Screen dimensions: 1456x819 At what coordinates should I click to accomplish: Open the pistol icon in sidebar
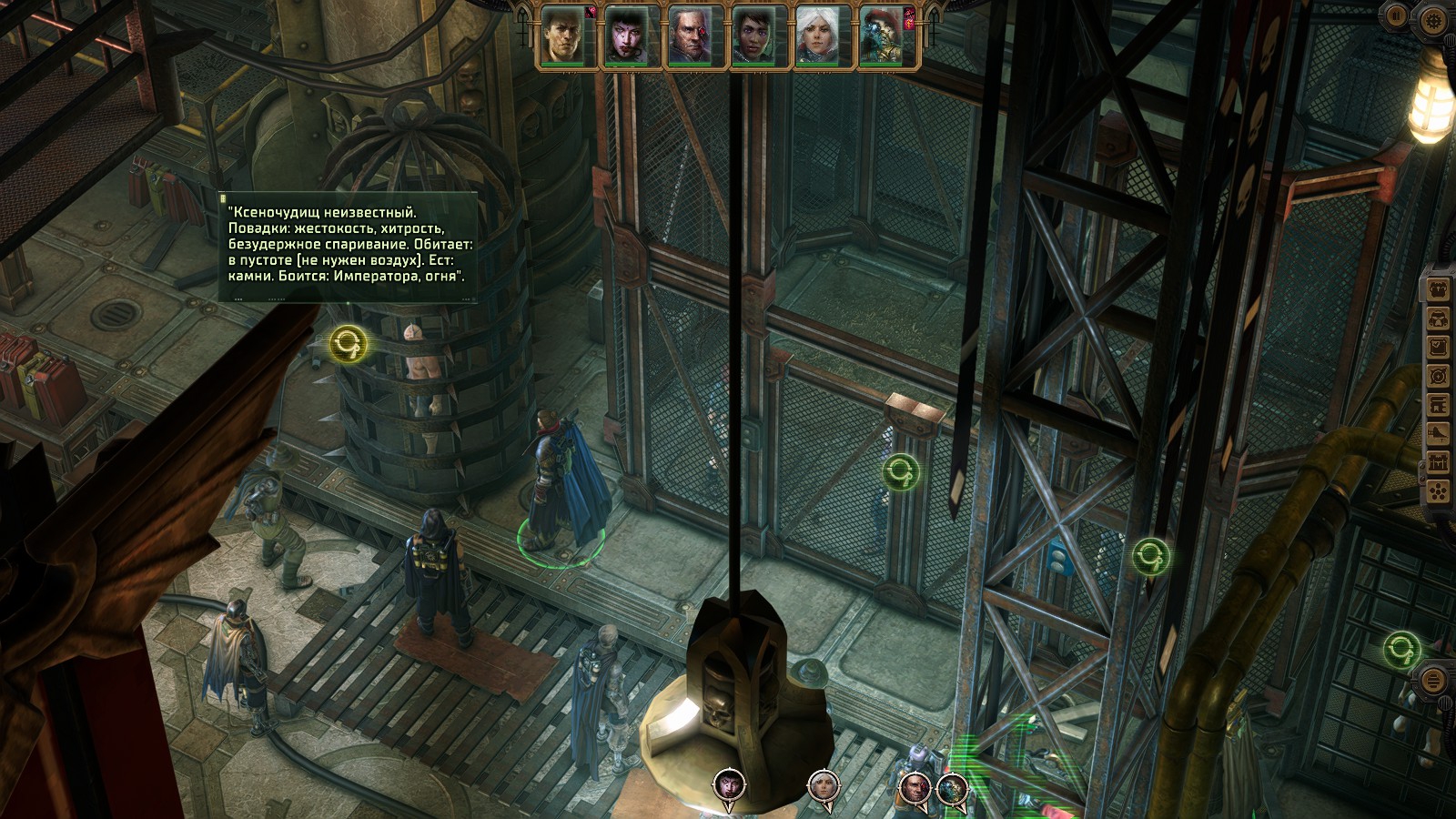[x=1438, y=434]
